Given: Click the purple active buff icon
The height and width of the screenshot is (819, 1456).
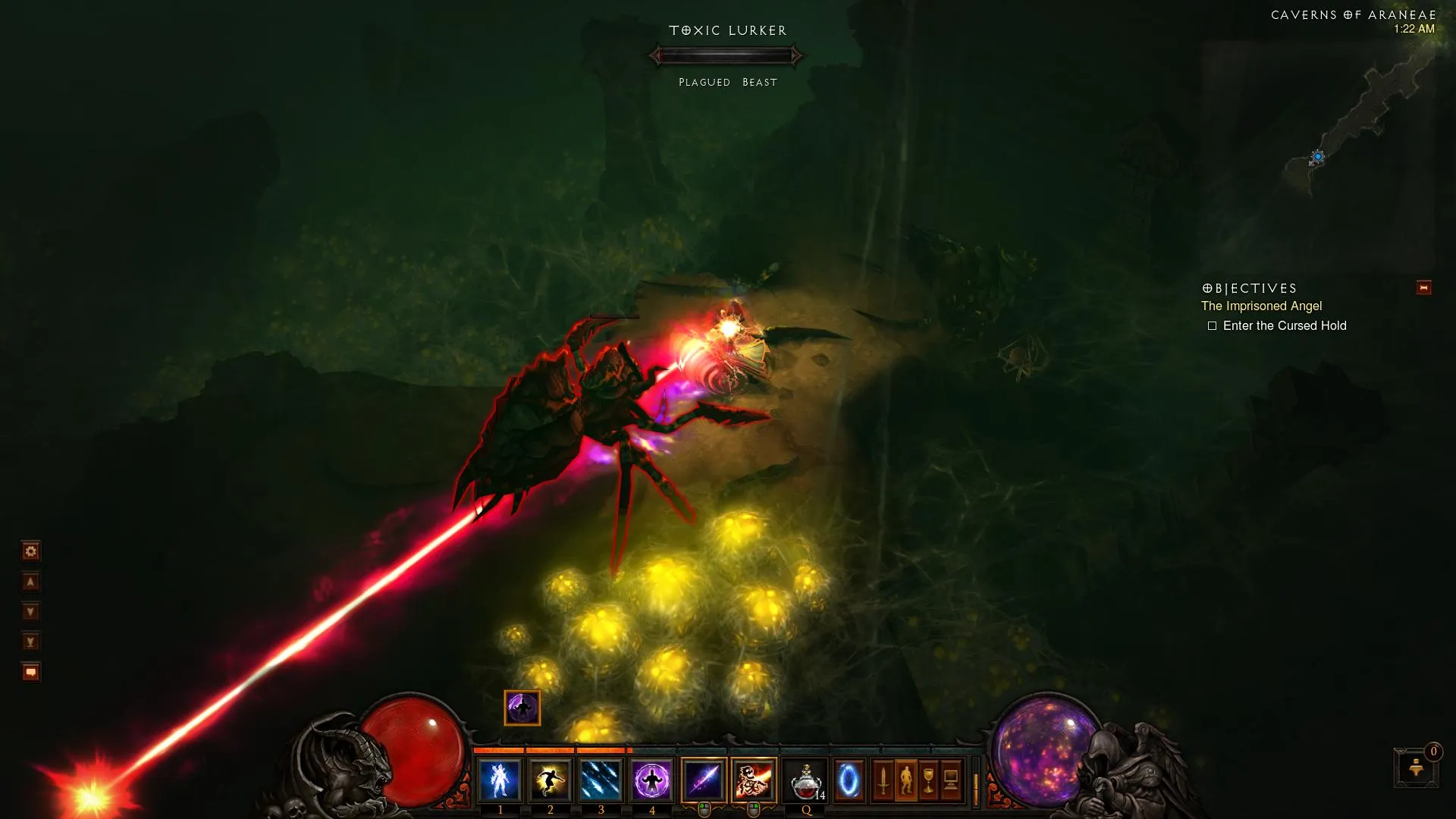Looking at the screenshot, I should 522,708.
